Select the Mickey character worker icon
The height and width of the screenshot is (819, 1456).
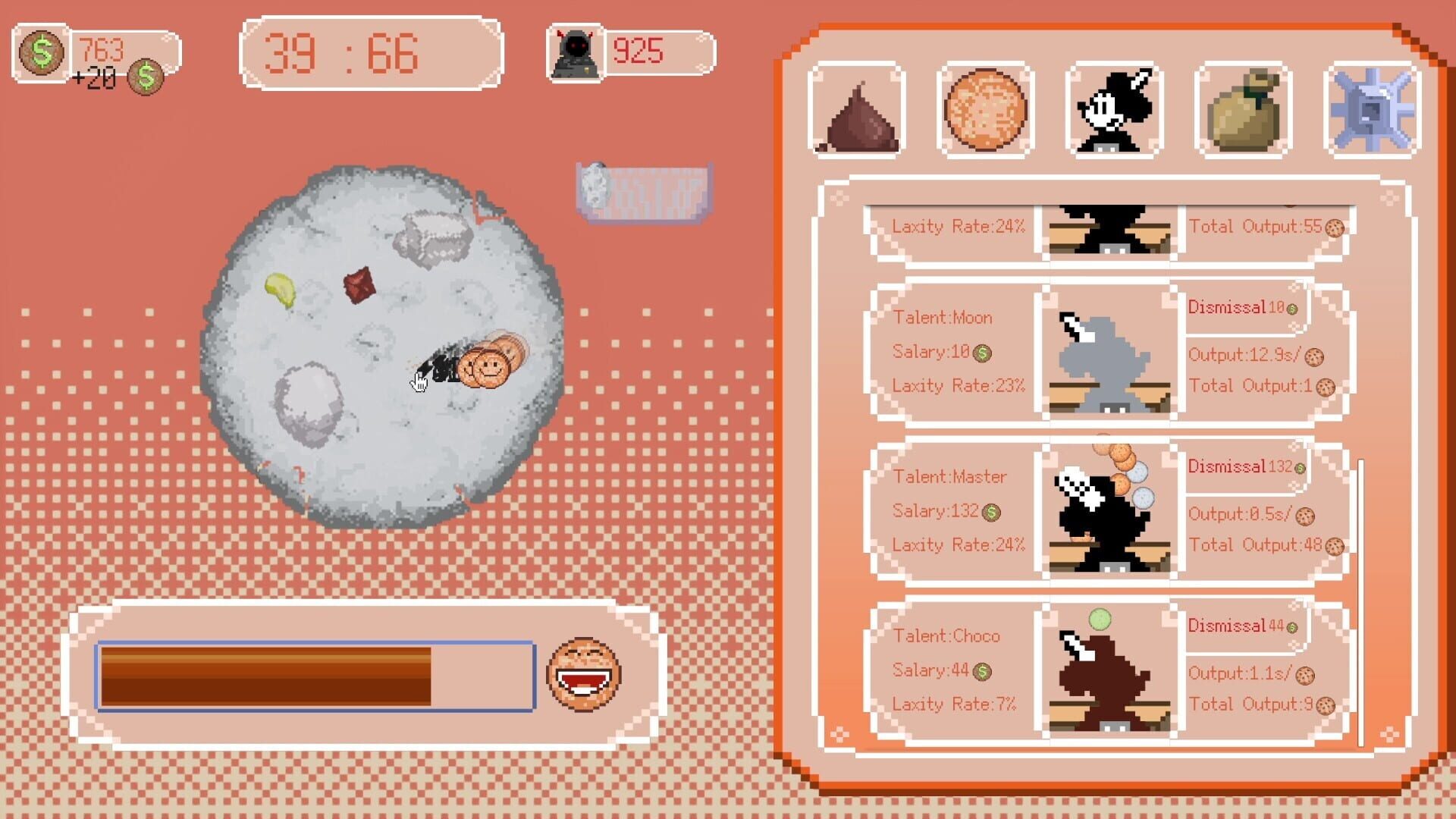pos(1112,114)
